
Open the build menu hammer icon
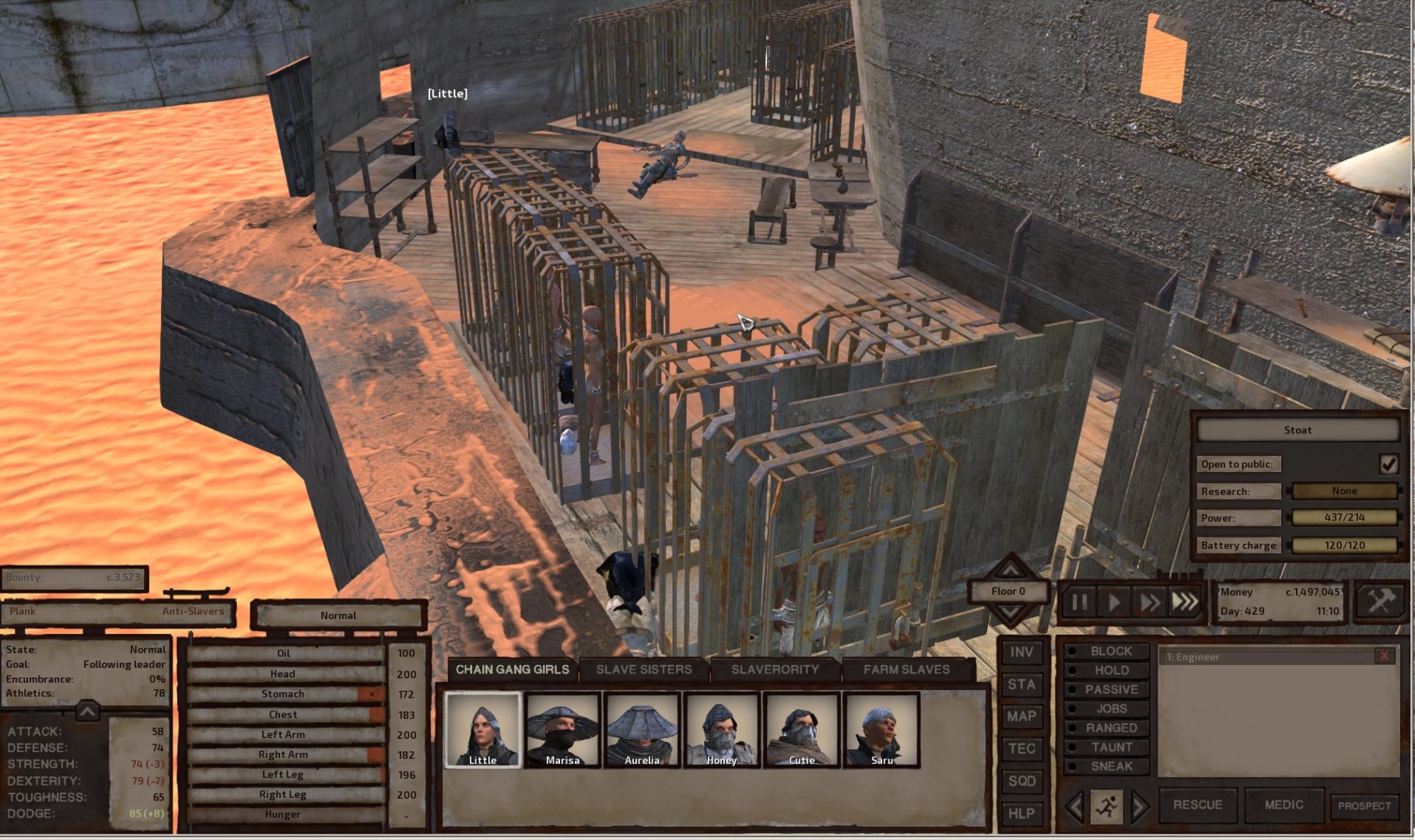1380,600
